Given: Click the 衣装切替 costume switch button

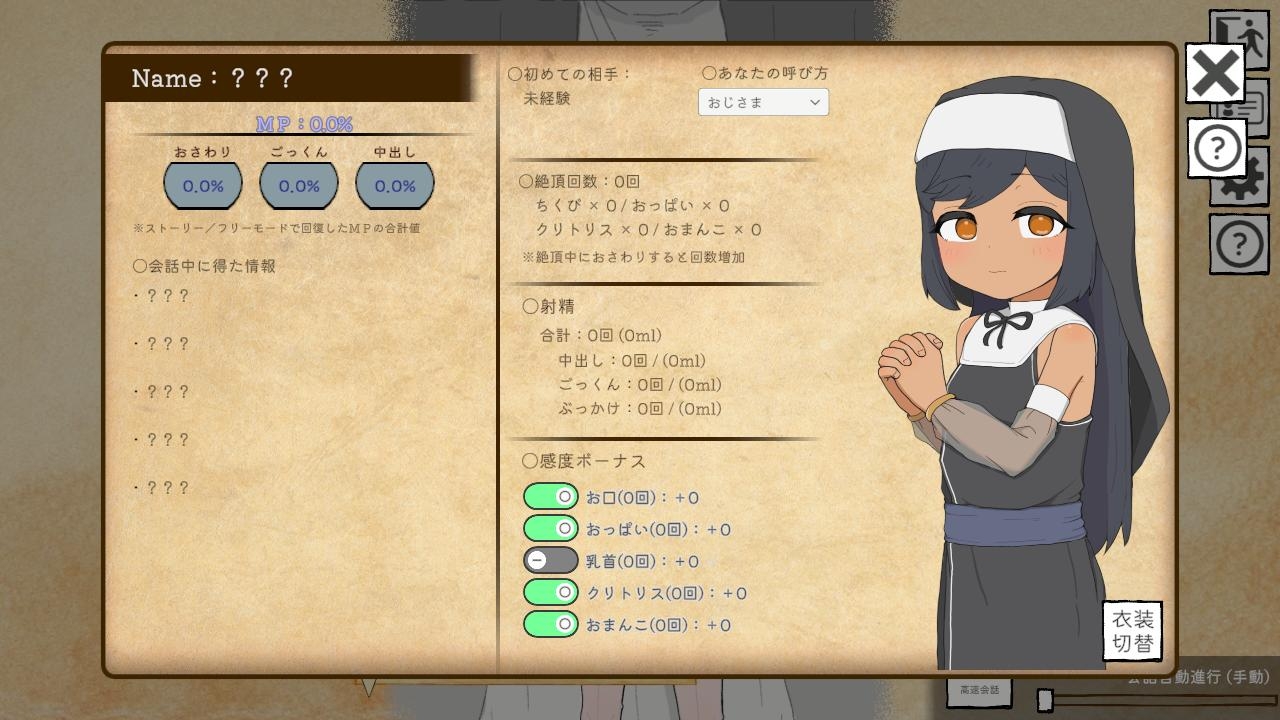Looking at the screenshot, I should click(1131, 630).
